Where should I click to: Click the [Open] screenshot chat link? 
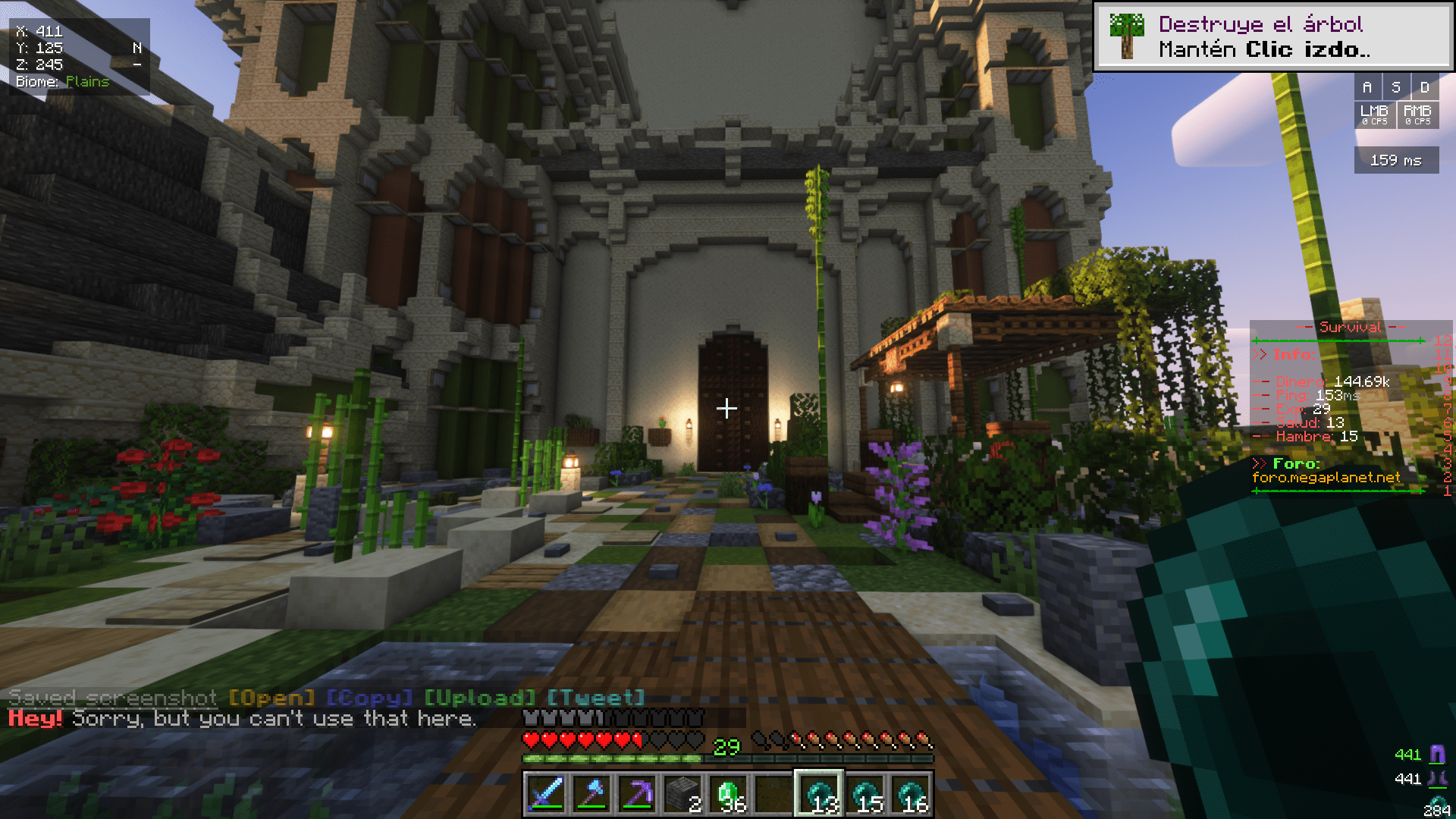tap(271, 698)
